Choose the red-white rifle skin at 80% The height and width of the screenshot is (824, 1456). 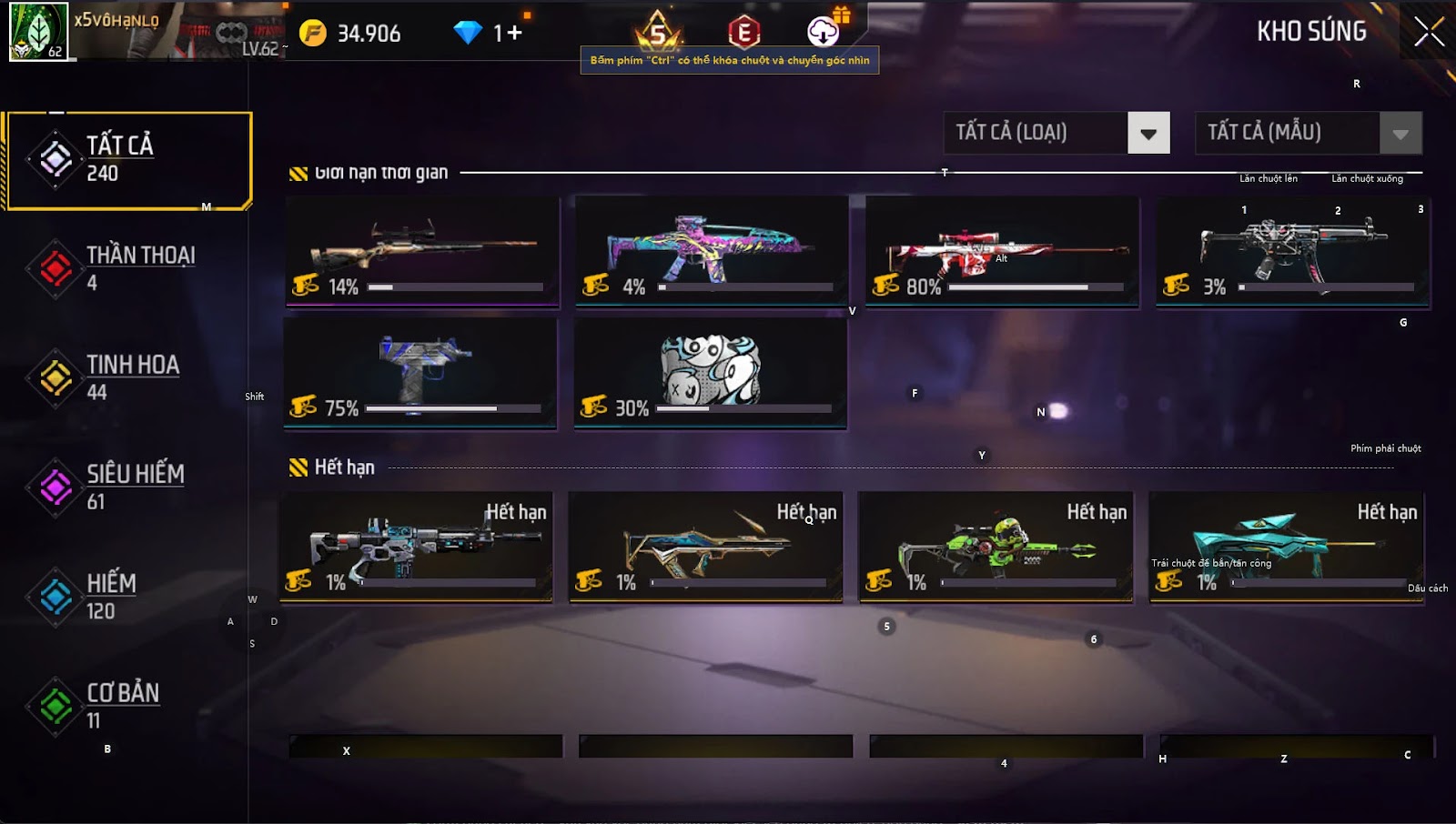(1002, 251)
